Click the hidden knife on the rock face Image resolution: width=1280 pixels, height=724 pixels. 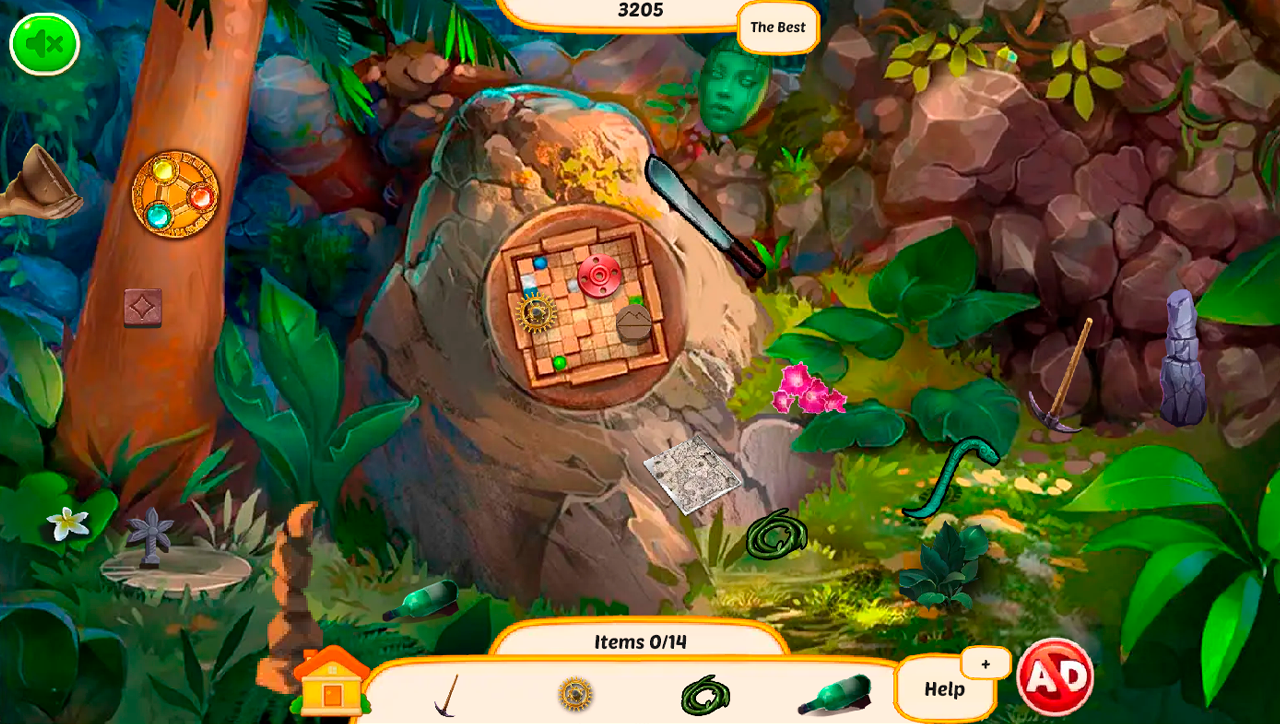click(x=700, y=212)
